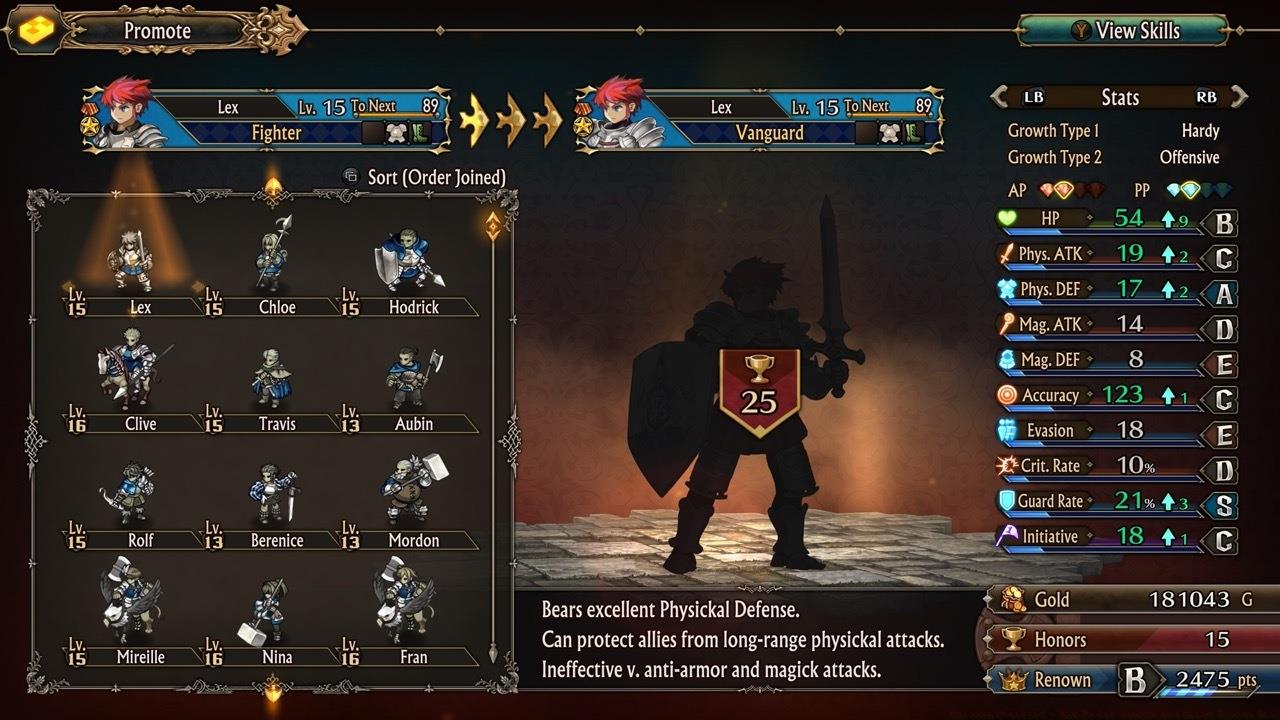The height and width of the screenshot is (720, 1280).
Task: Toggle the armor equipment icon on the Vanguard bar
Action: pos(889,133)
